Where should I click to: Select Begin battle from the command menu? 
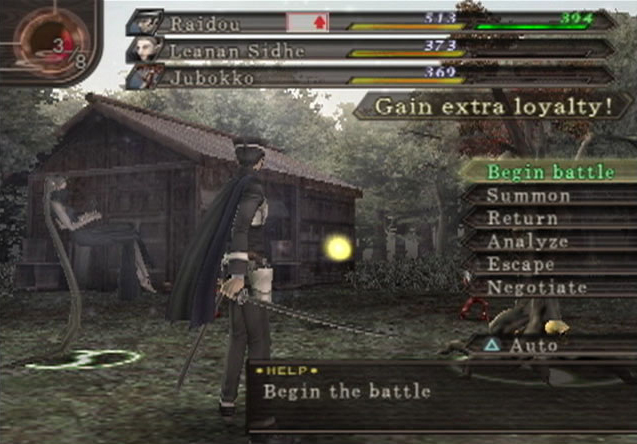coord(548,172)
